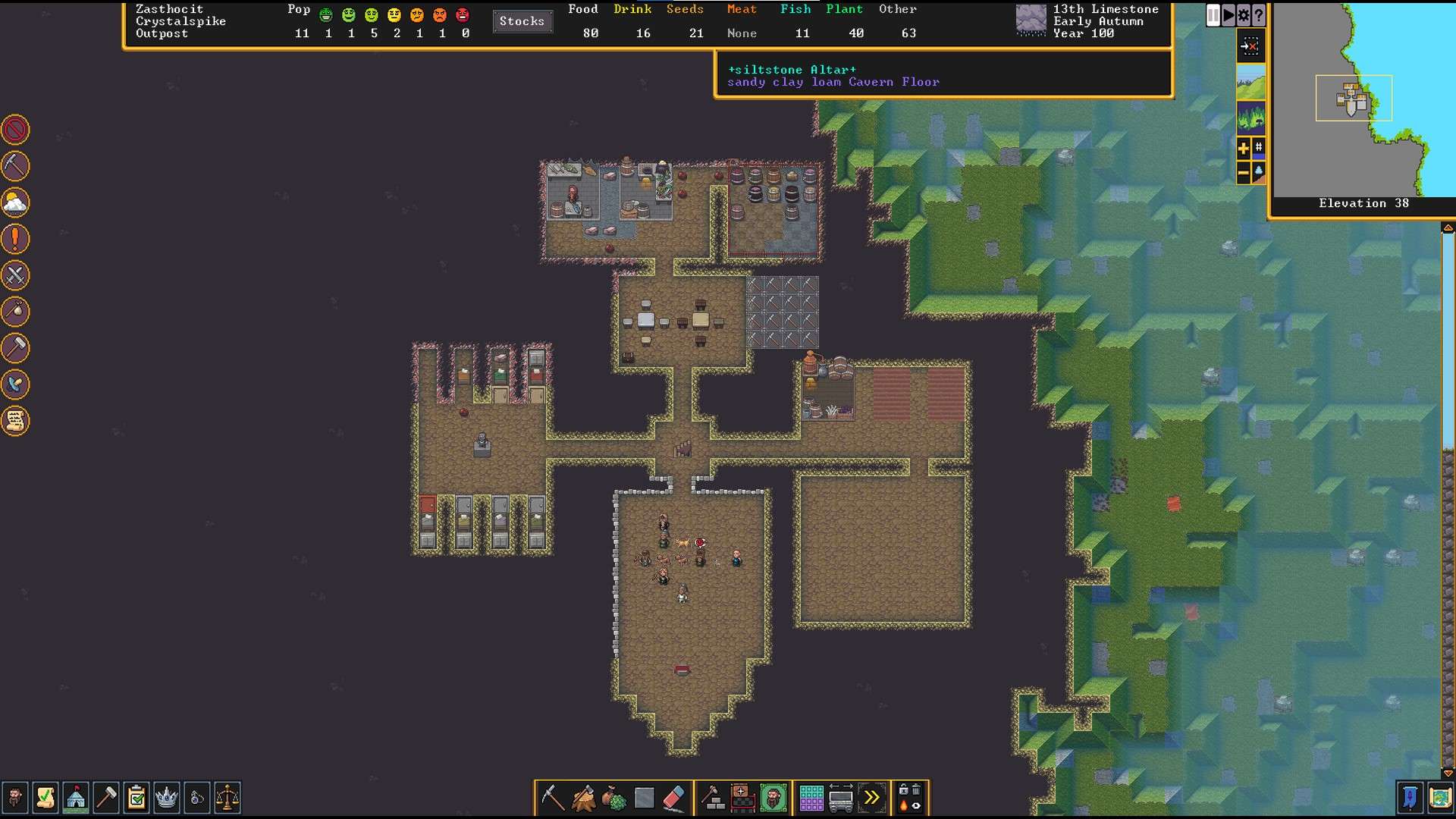Open the nobles crown screen

point(166,798)
